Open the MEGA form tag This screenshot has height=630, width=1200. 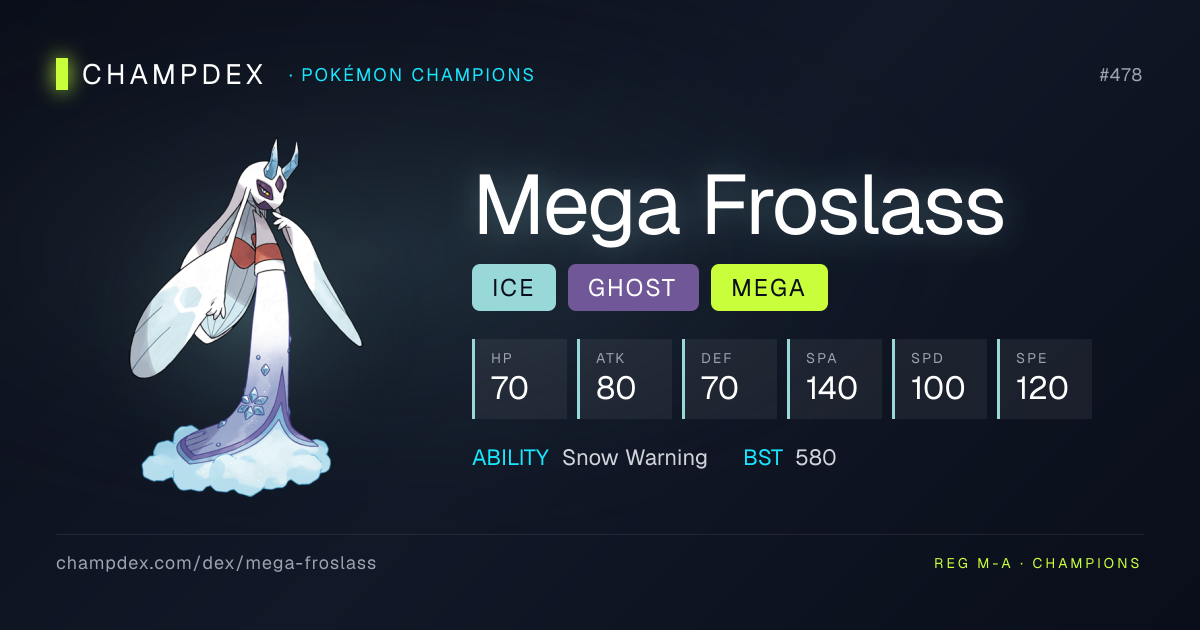768,288
